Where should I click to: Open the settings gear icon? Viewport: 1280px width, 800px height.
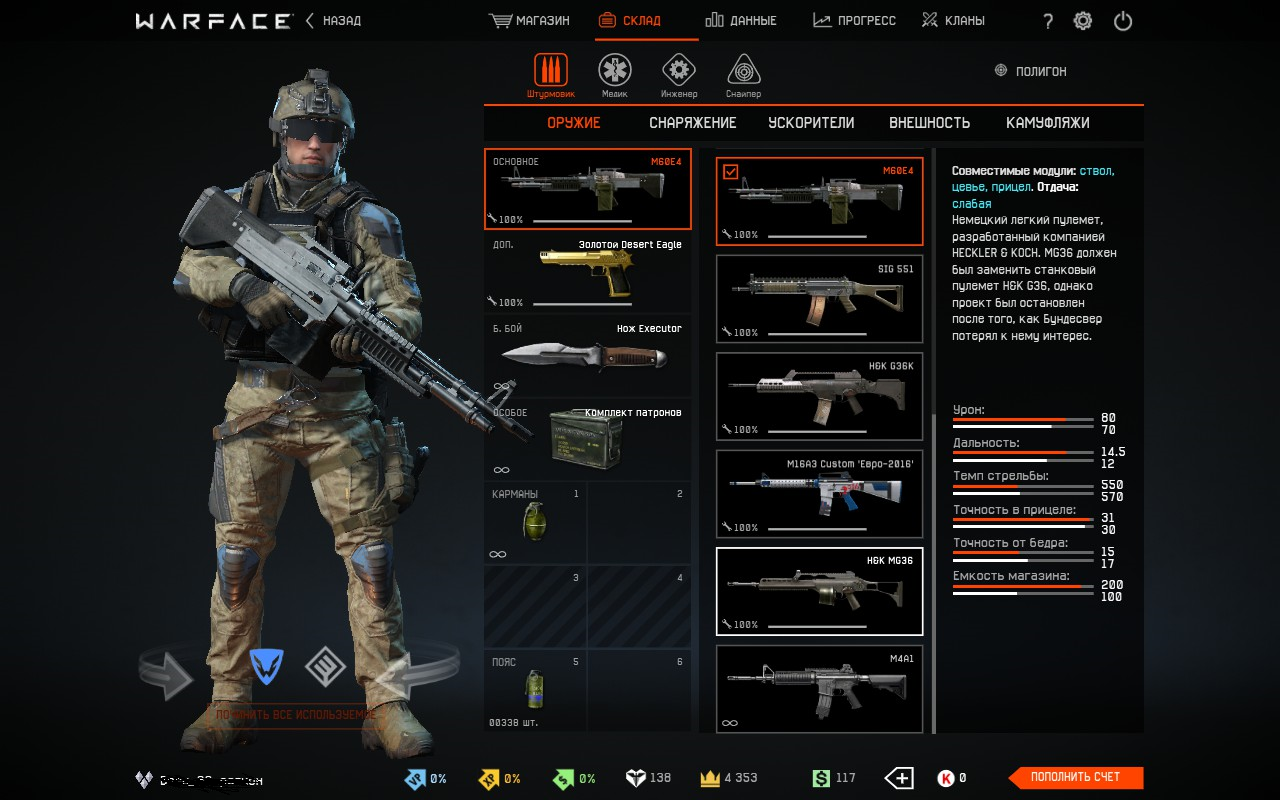tap(1083, 21)
